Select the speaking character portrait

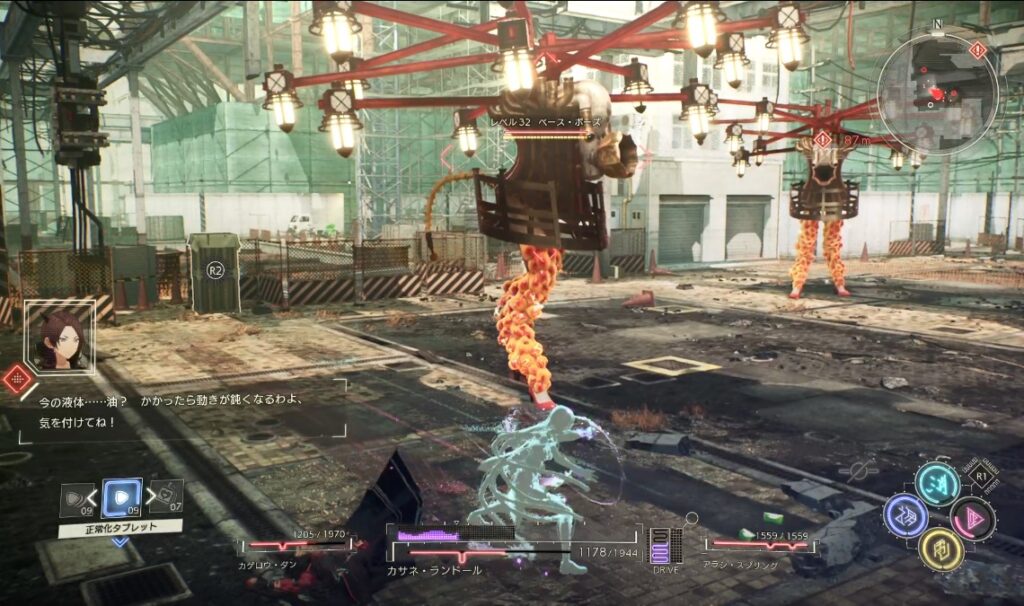tap(59, 337)
